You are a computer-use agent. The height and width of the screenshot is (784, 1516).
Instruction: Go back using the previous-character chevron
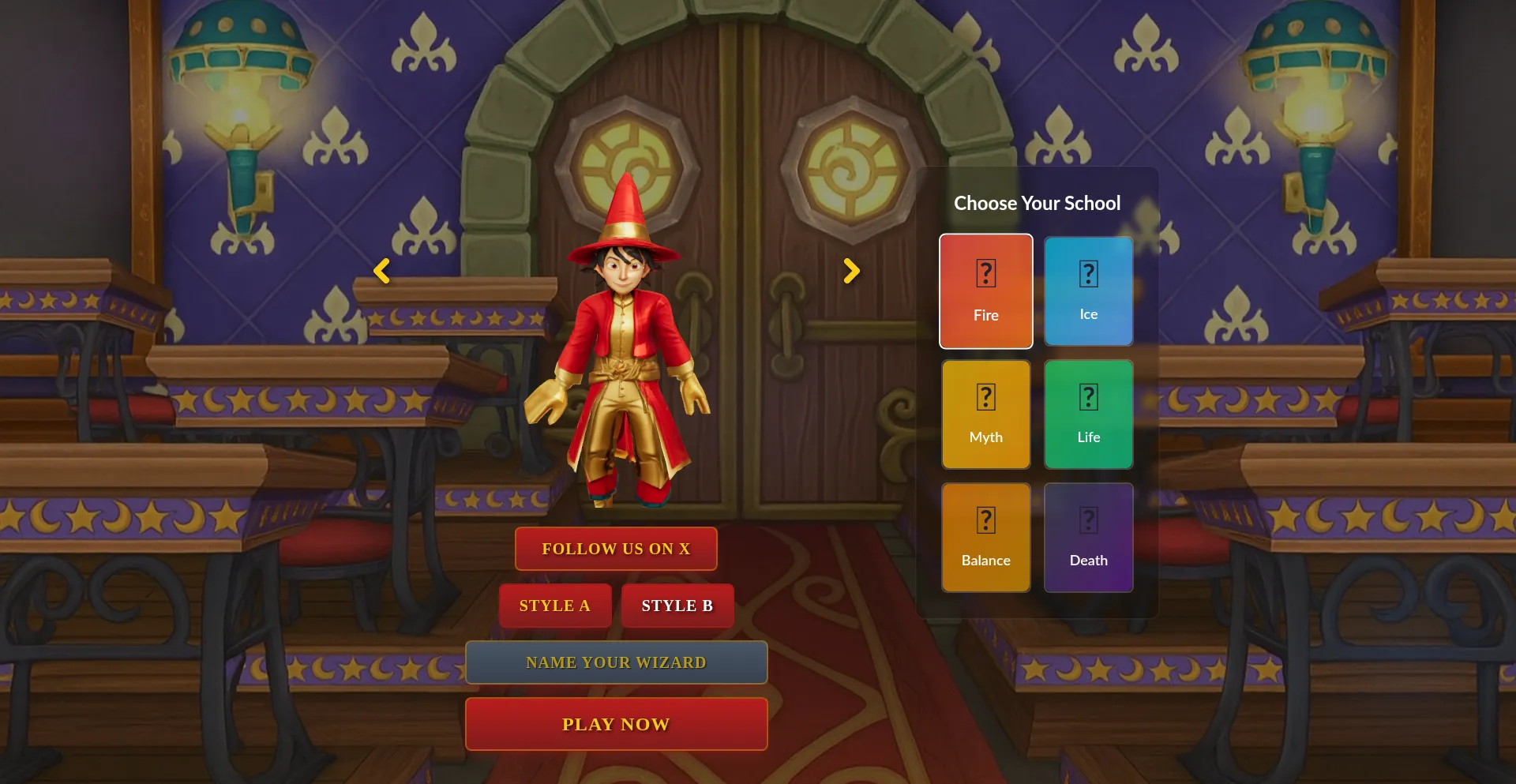coord(381,271)
